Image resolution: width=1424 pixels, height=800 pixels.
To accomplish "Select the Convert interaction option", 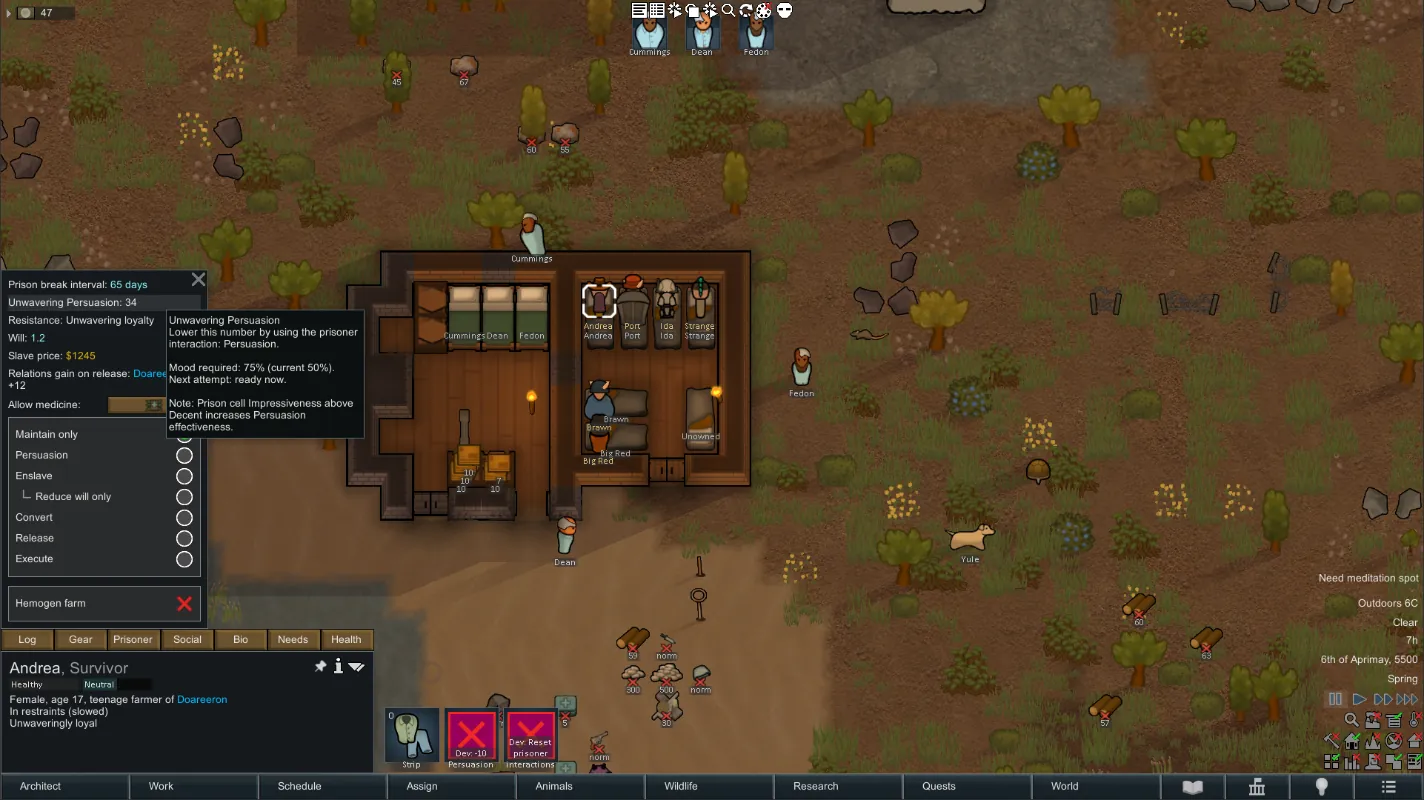I will click(x=184, y=517).
